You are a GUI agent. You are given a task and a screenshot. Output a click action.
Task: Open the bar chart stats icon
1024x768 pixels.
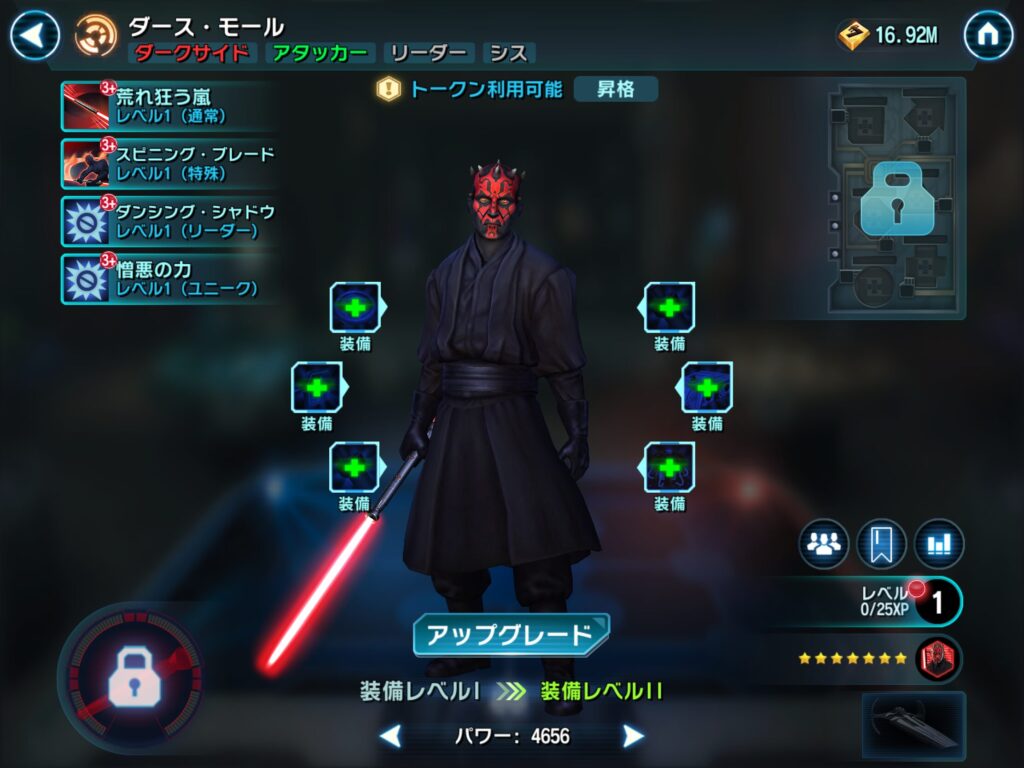(x=939, y=545)
